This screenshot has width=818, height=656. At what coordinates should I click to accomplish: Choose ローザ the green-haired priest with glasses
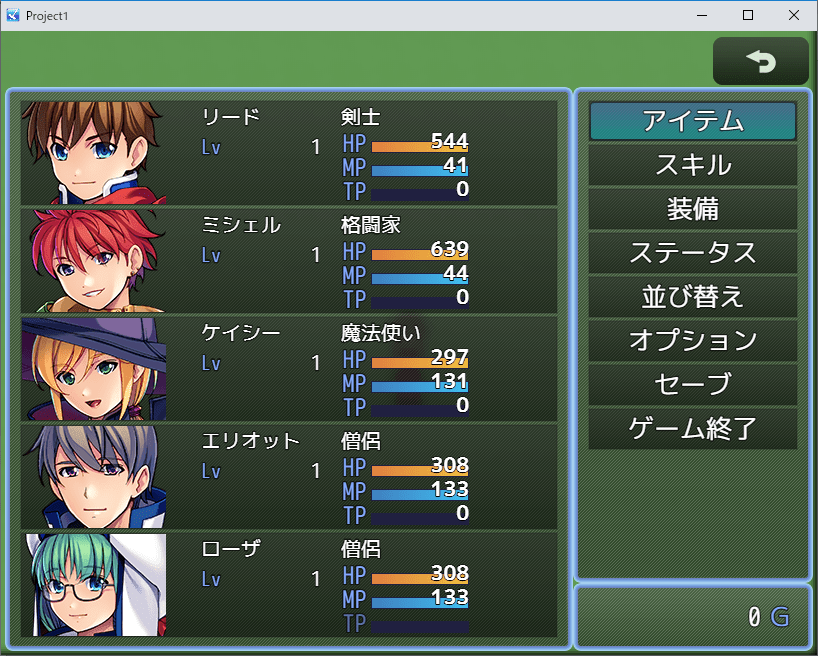pos(289,584)
